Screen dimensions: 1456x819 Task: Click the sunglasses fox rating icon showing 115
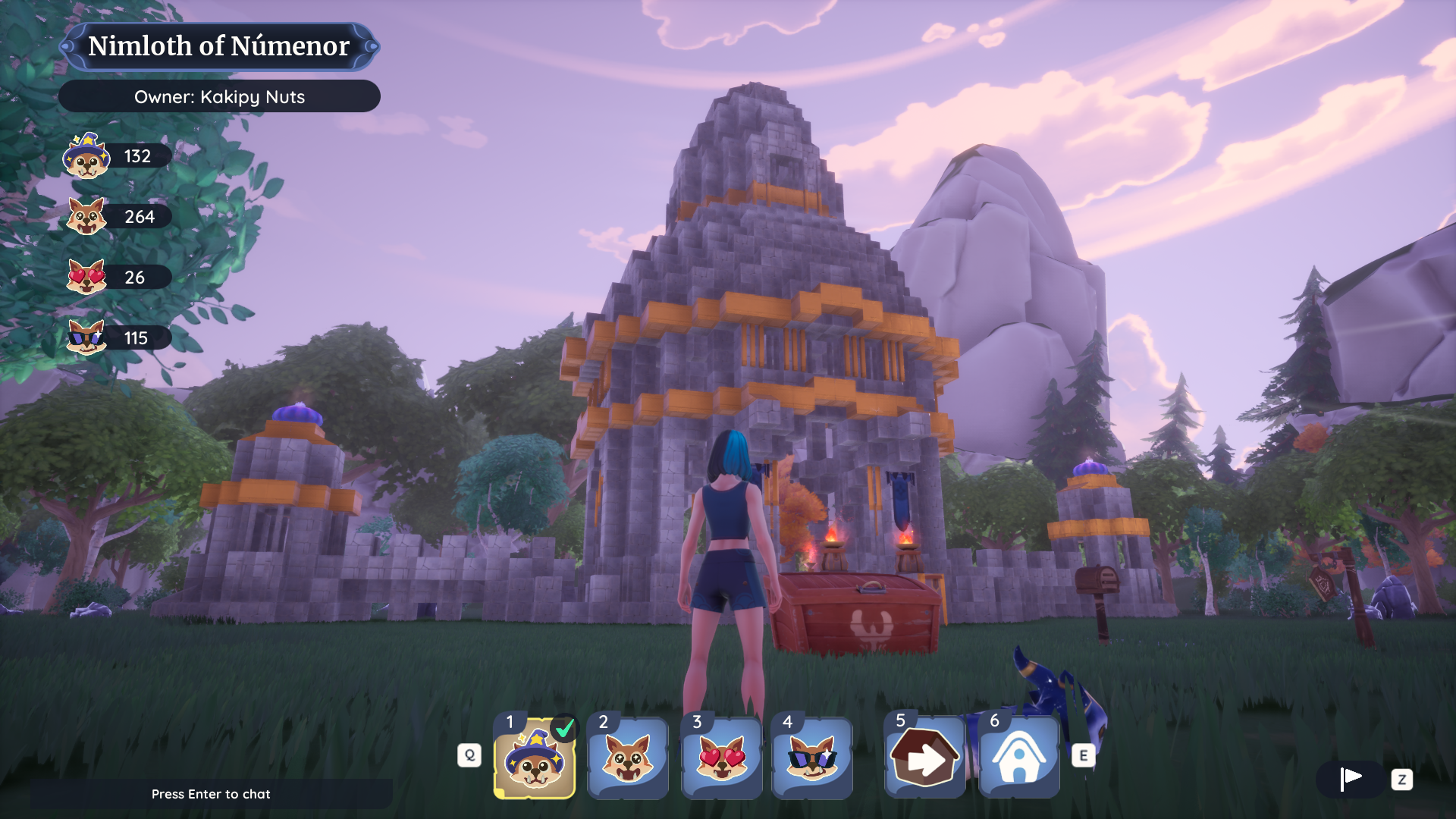pyautogui.click(x=87, y=338)
